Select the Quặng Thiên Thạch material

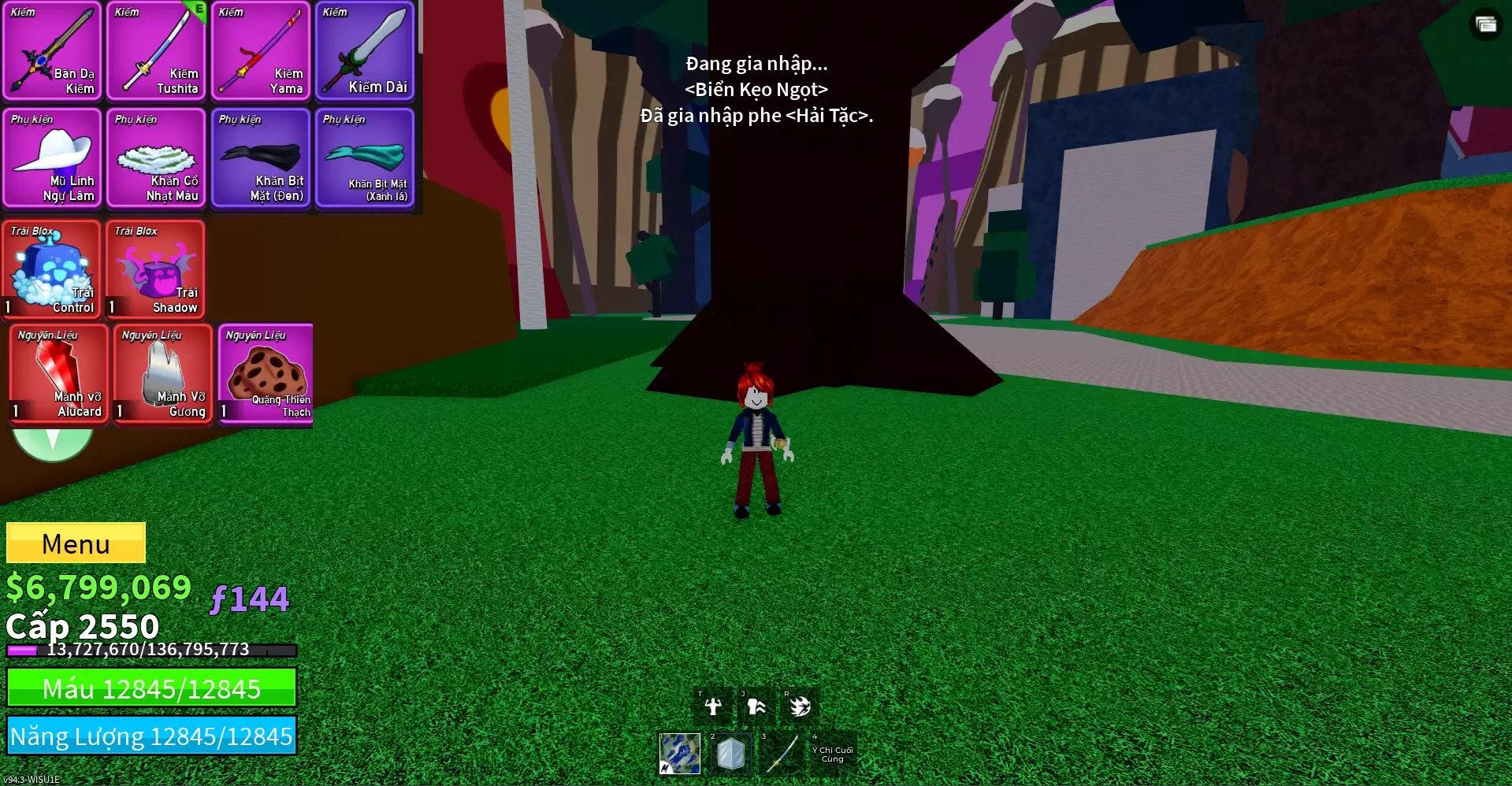[x=266, y=374]
